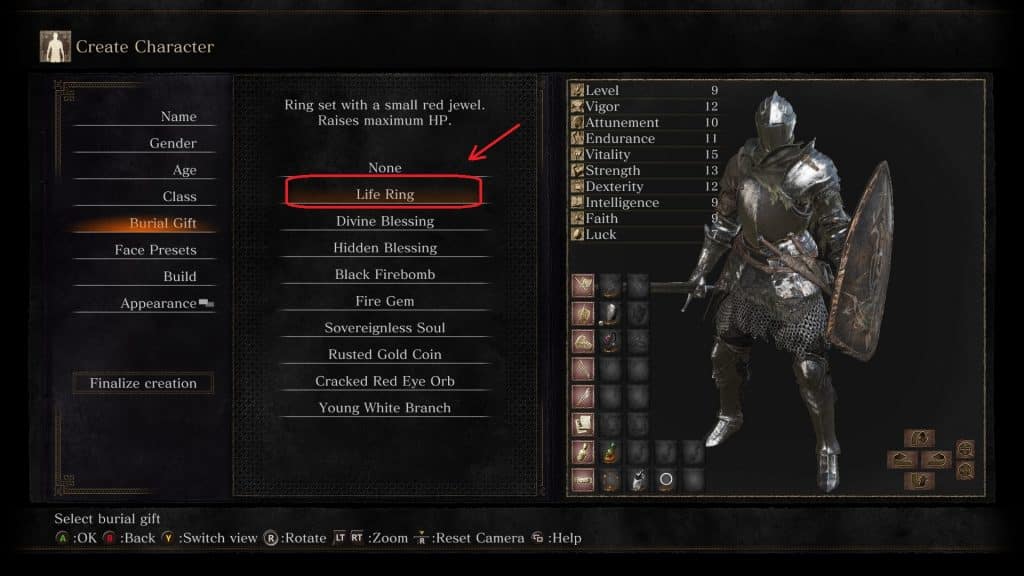Image resolution: width=1024 pixels, height=576 pixels.
Task: Choose the Young White Branch gift
Action: [385, 408]
